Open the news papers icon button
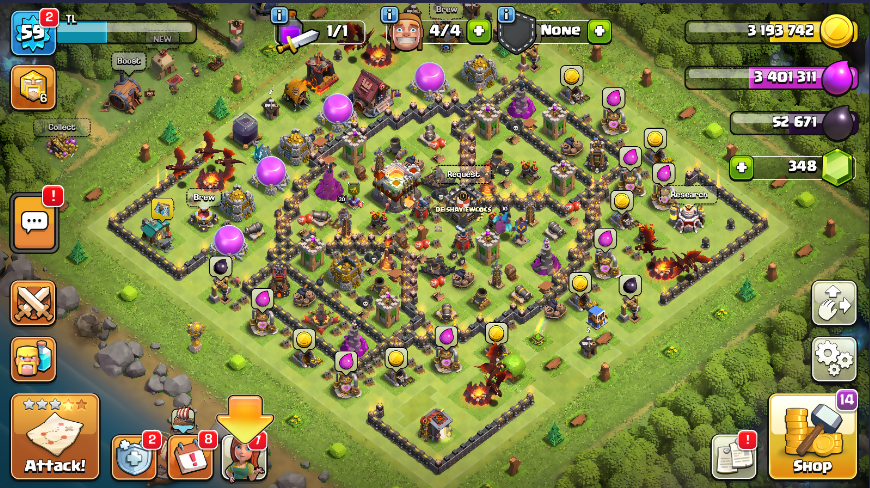The image size is (870, 488). click(x=733, y=457)
